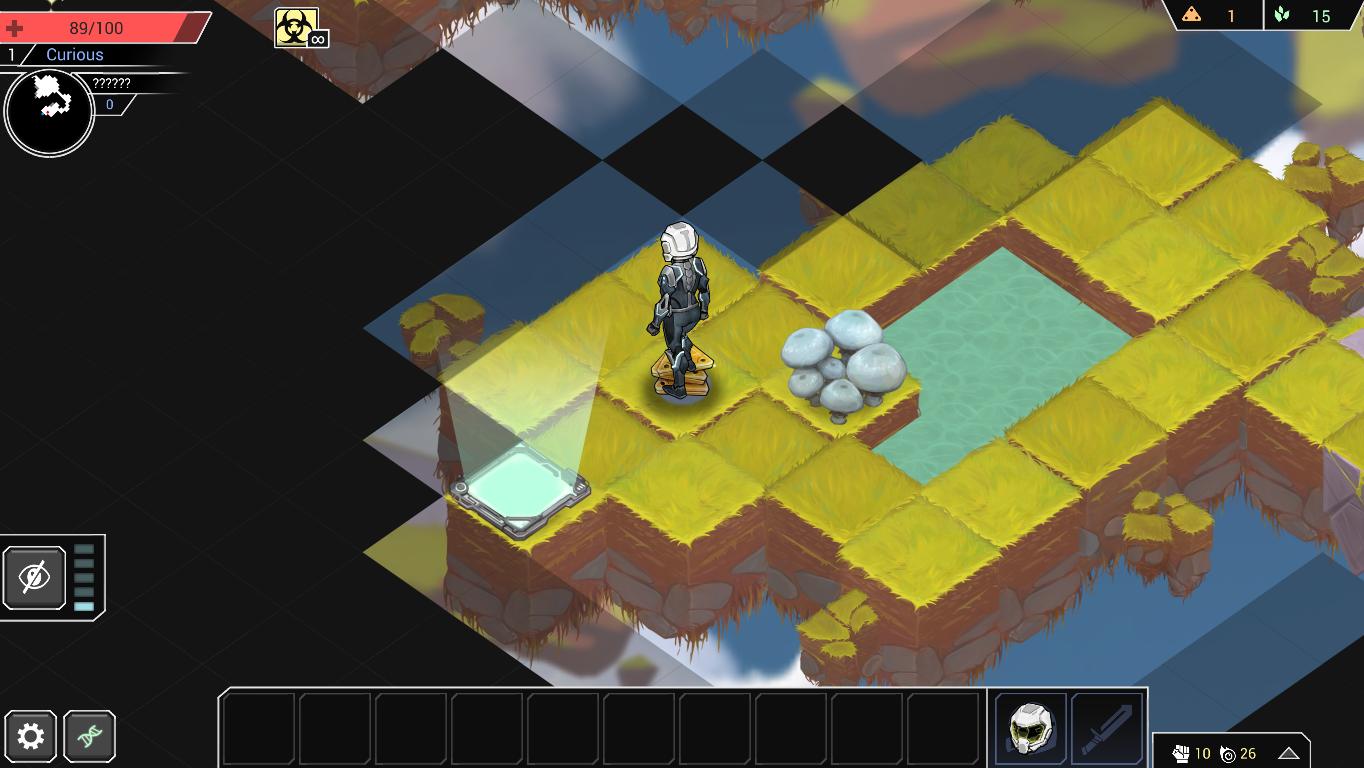Select the sword weapon slot
1364x768 pixels.
pyautogui.click(x=1107, y=728)
